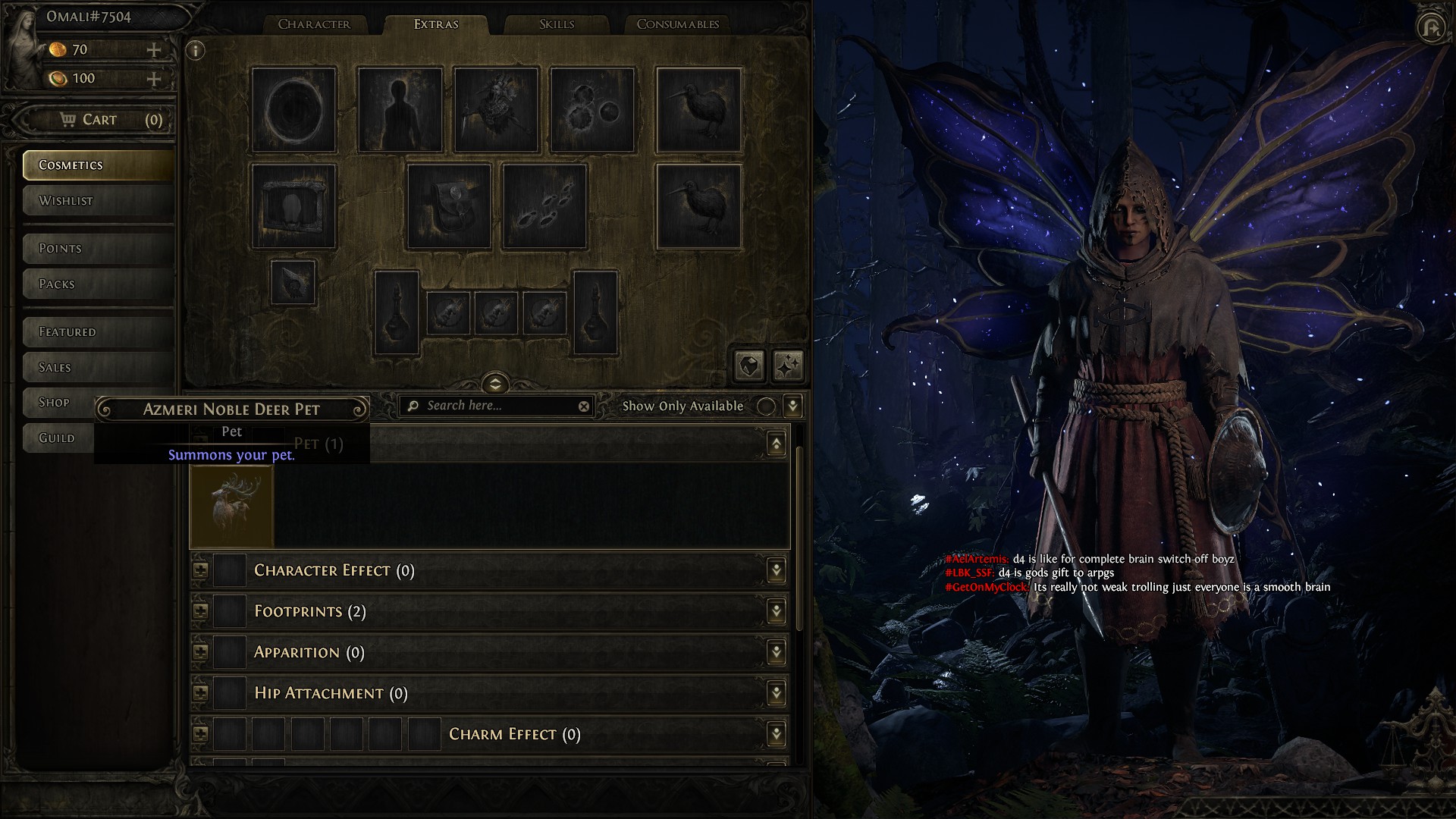Expand the Footprints (2) section

(775, 610)
